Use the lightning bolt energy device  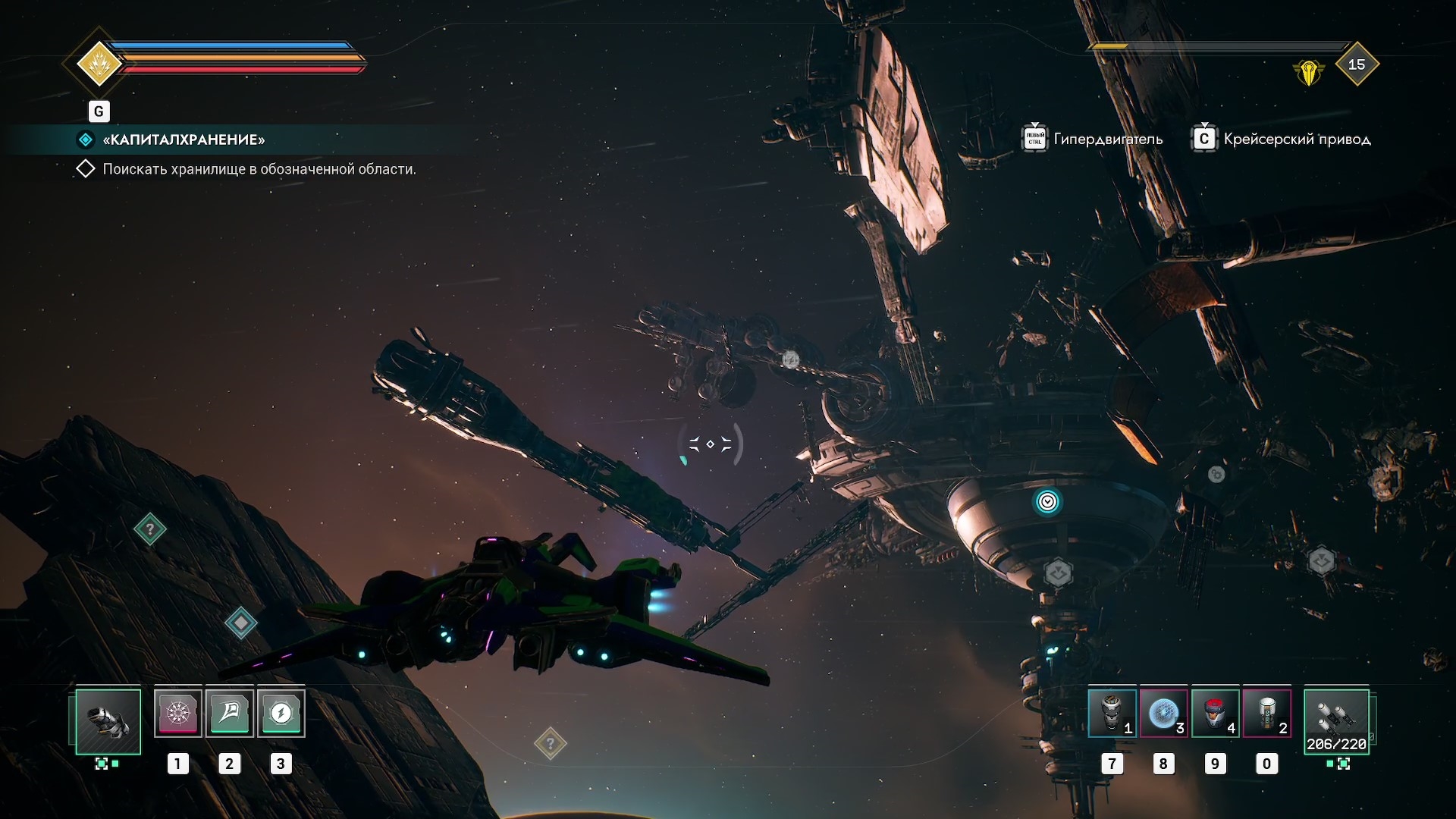(x=281, y=713)
